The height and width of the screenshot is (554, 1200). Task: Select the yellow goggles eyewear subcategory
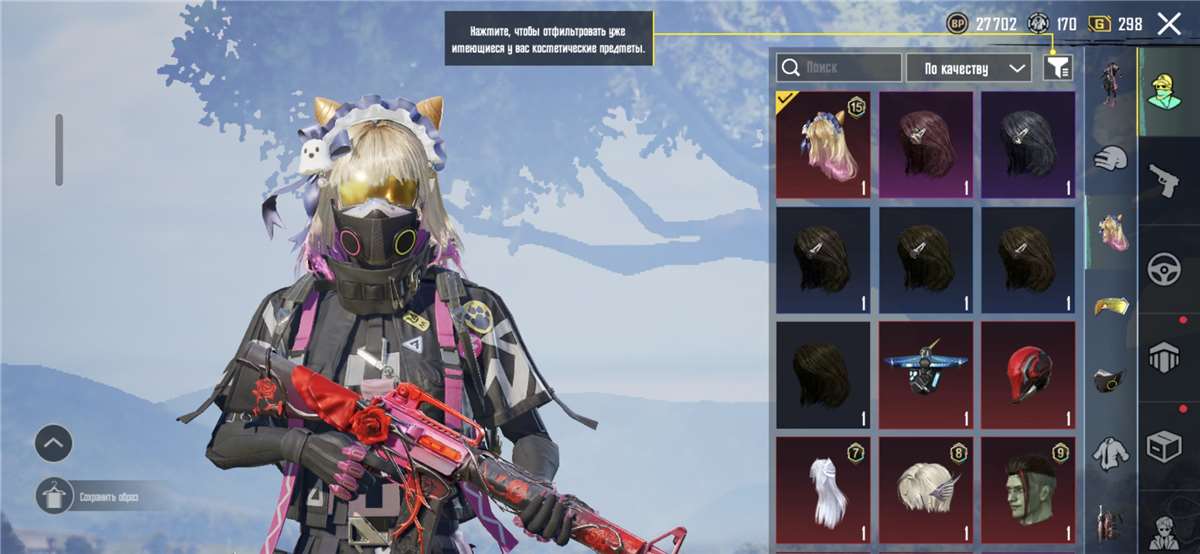coord(1109,305)
